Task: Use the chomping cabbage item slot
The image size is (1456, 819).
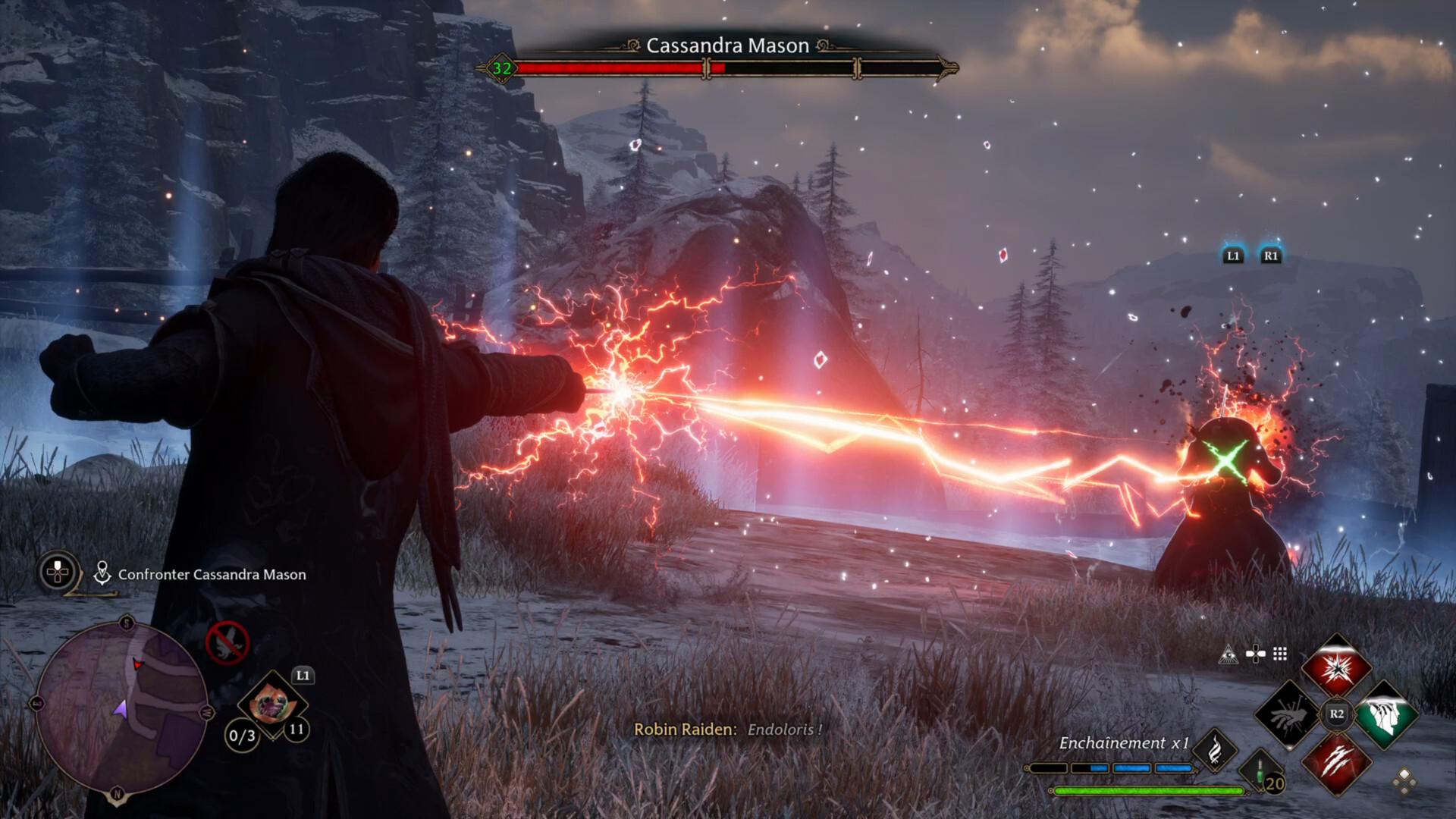Action: pos(271,704)
